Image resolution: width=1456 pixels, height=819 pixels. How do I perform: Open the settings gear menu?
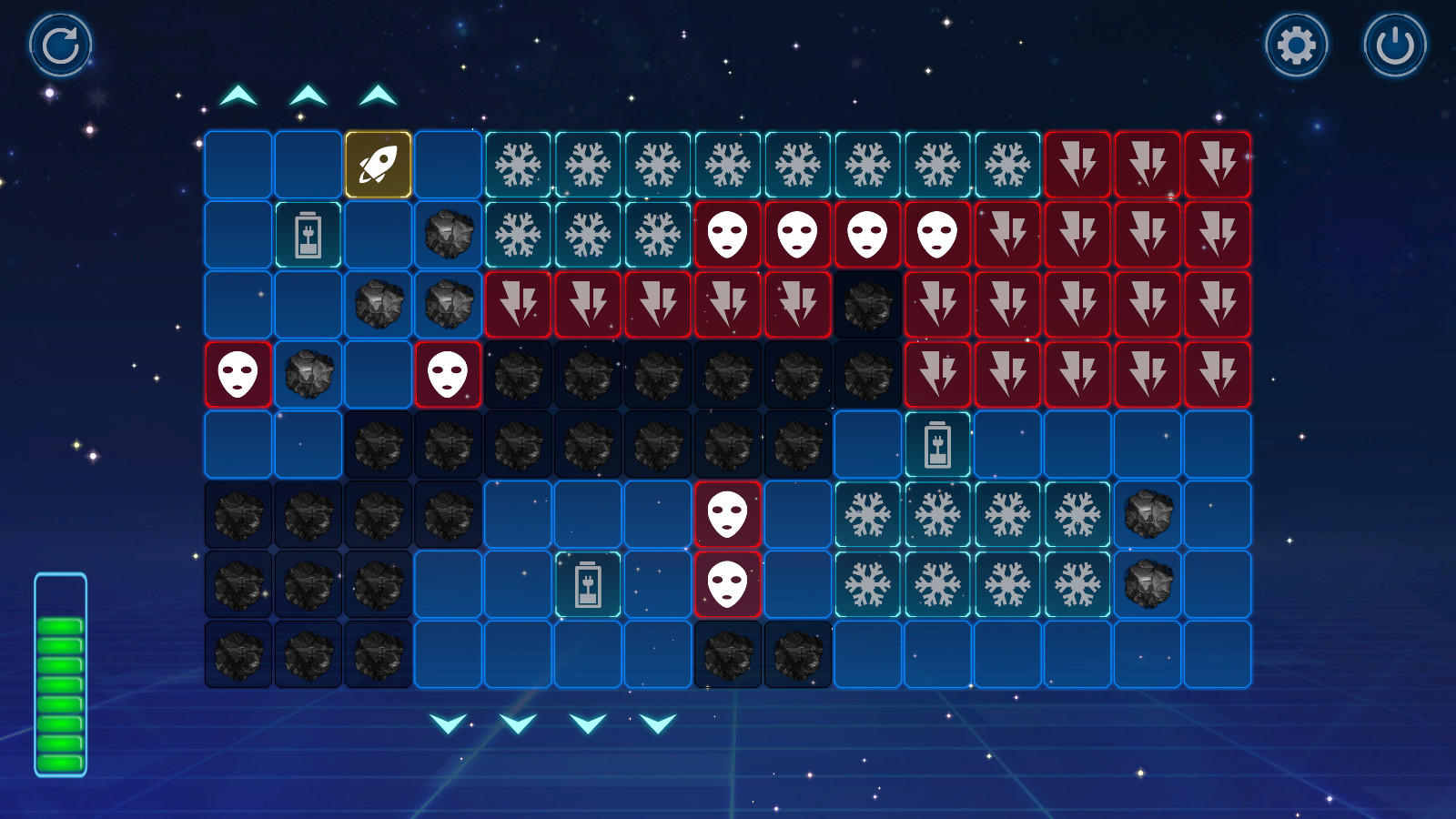[1296, 43]
